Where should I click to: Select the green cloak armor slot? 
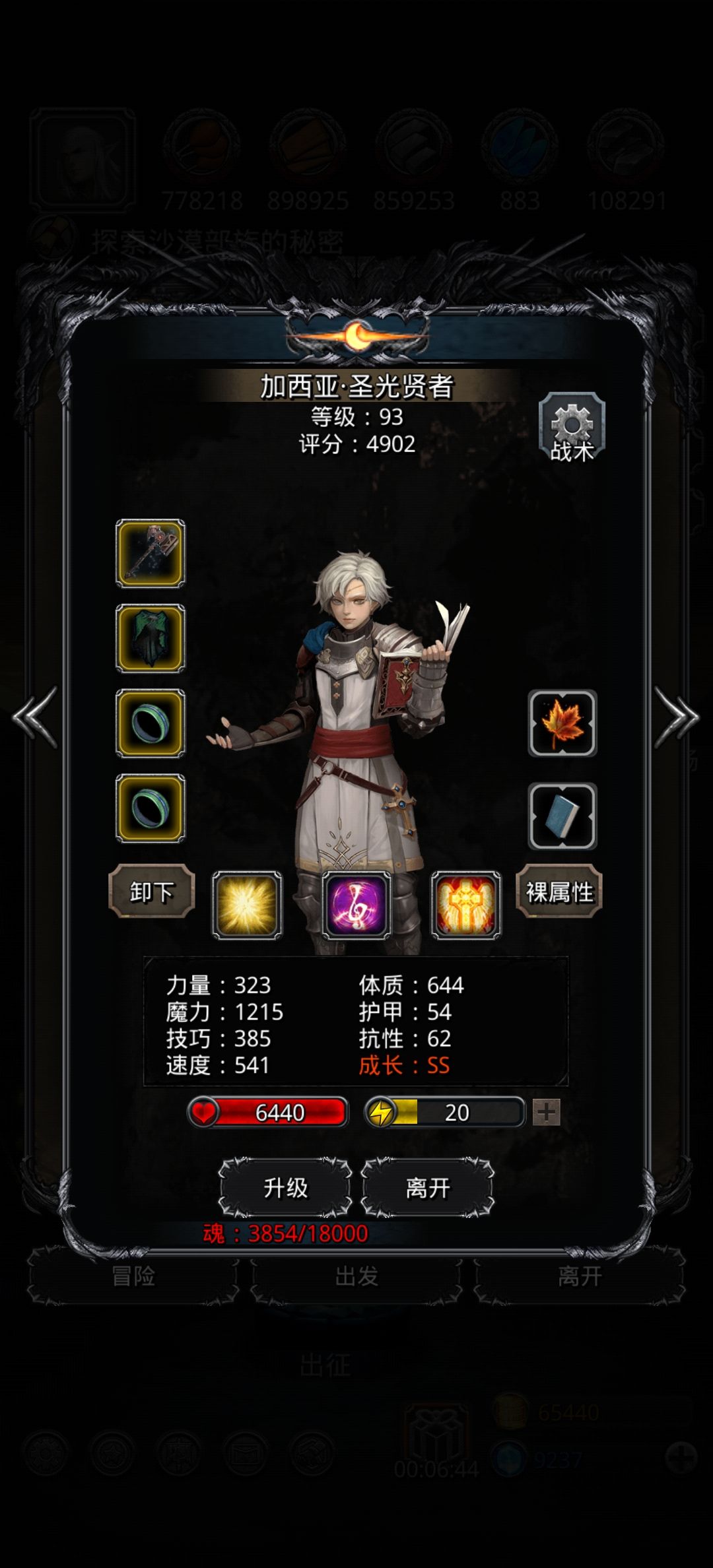(151, 638)
